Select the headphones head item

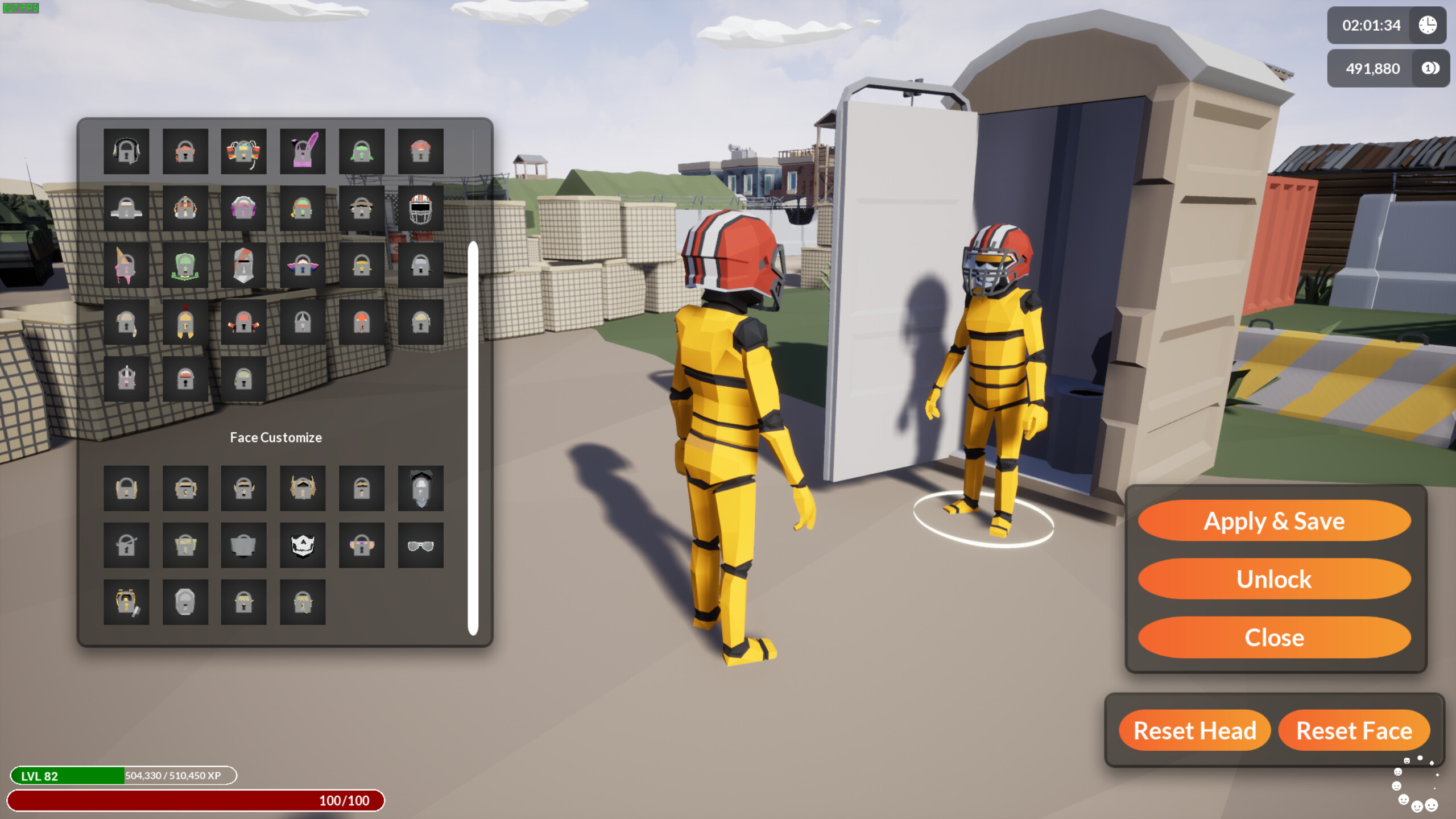126,151
